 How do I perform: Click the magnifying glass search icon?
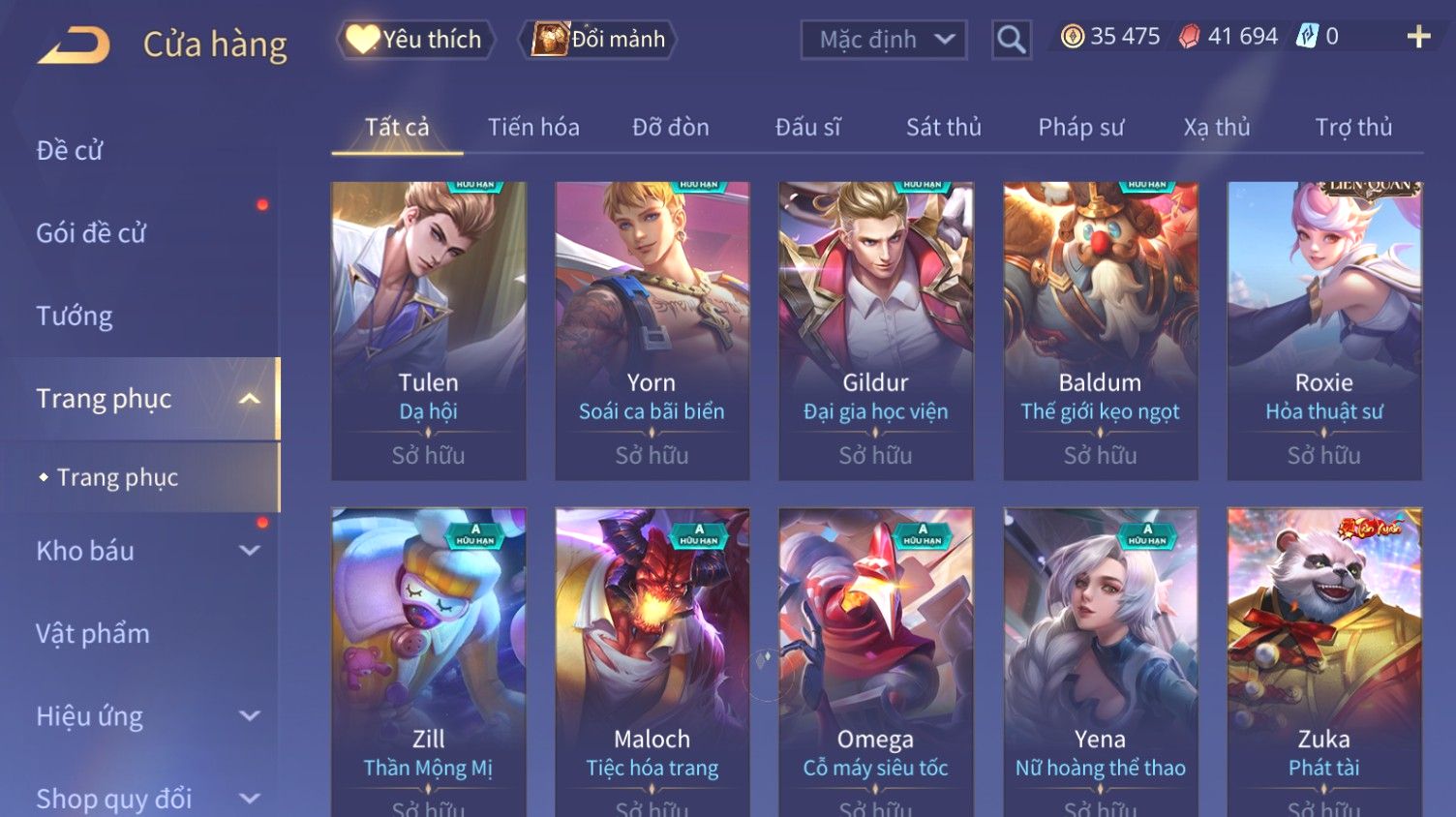pyautogui.click(x=1011, y=40)
